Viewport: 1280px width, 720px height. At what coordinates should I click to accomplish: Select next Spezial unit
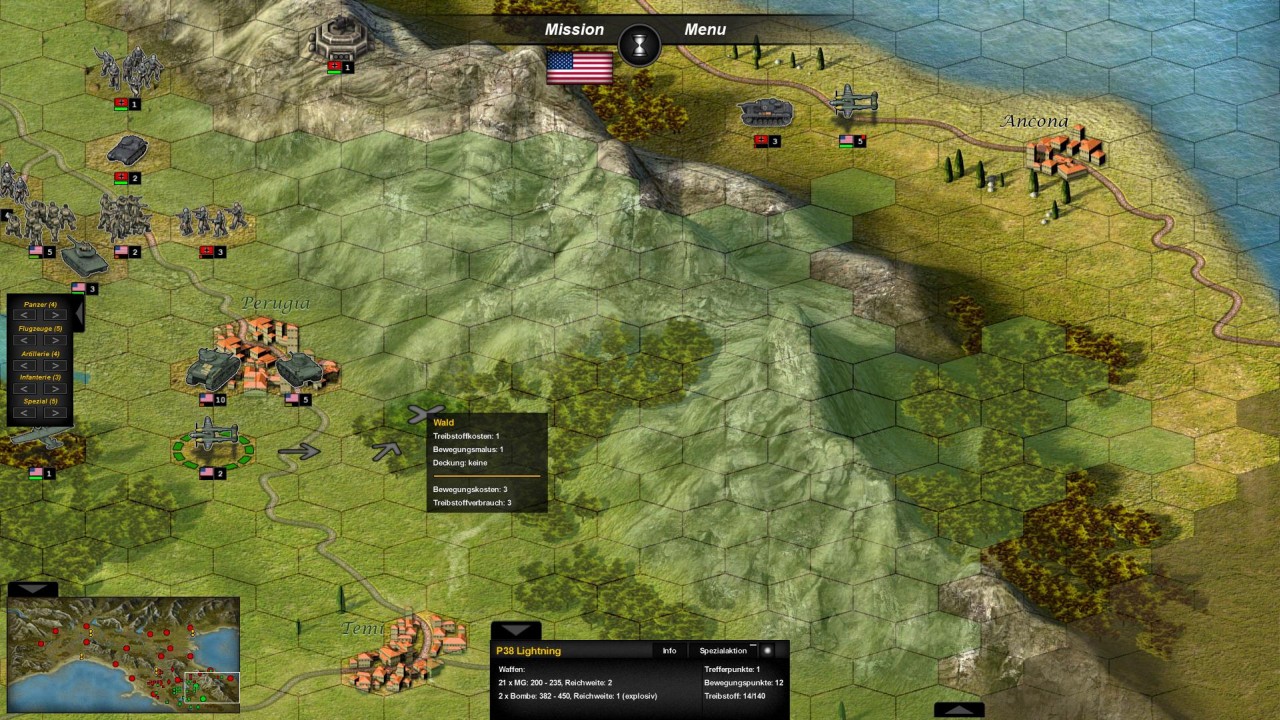[x=55, y=413]
